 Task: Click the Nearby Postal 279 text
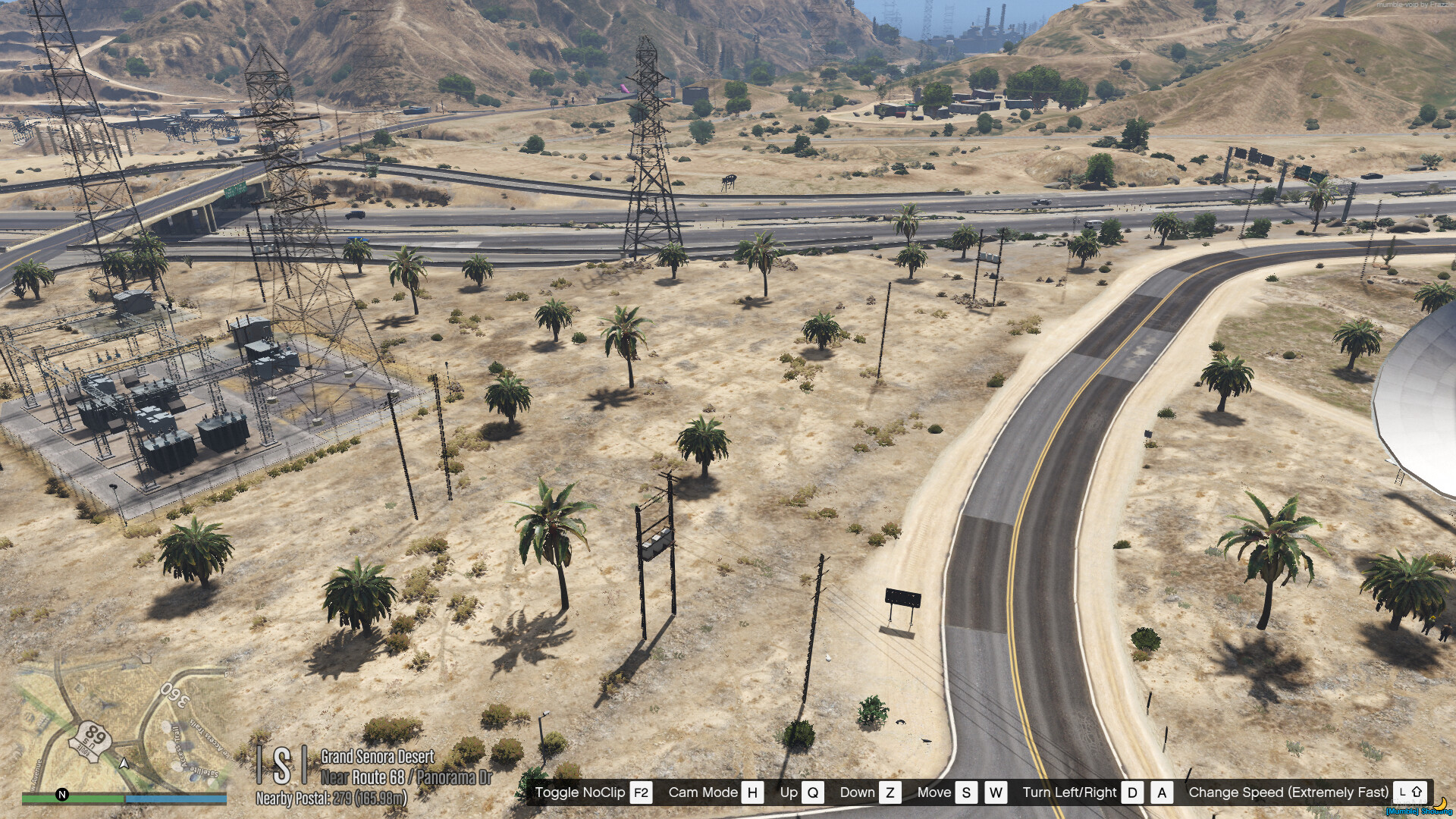click(330, 796)
